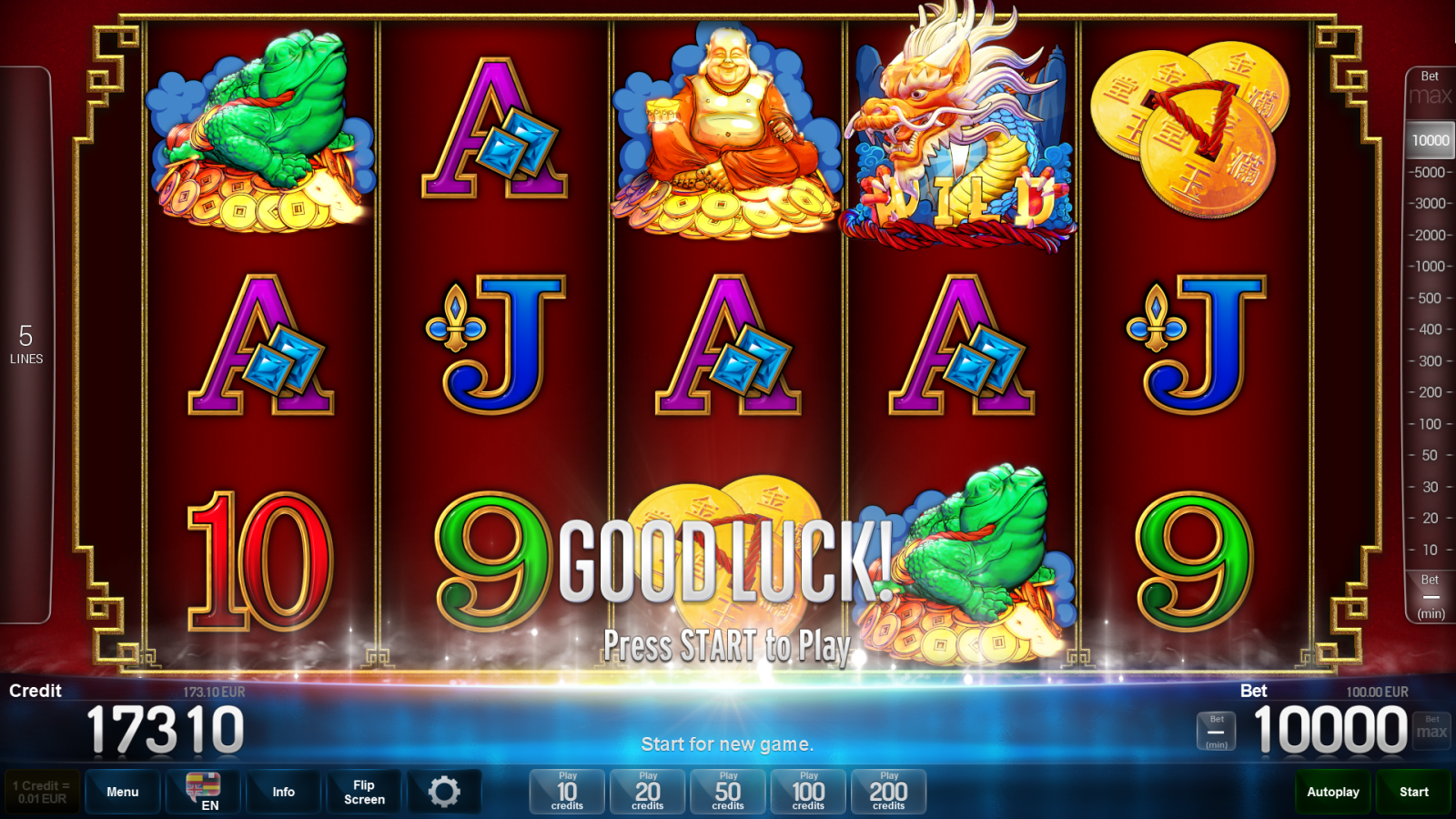Image resolution: width=1456 pixels, height=819 pixels.
Task: Open the settings gear icon
Action: click(445, 791)
